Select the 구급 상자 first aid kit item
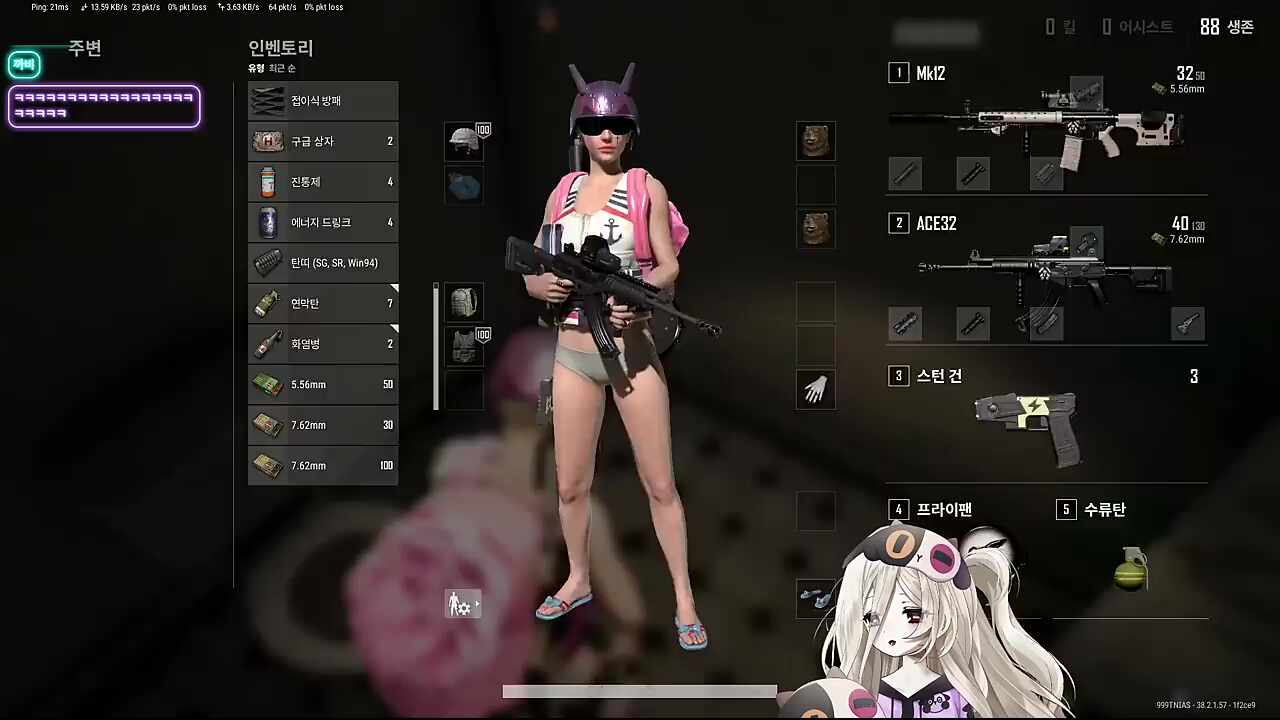 [x=322, y=141]
